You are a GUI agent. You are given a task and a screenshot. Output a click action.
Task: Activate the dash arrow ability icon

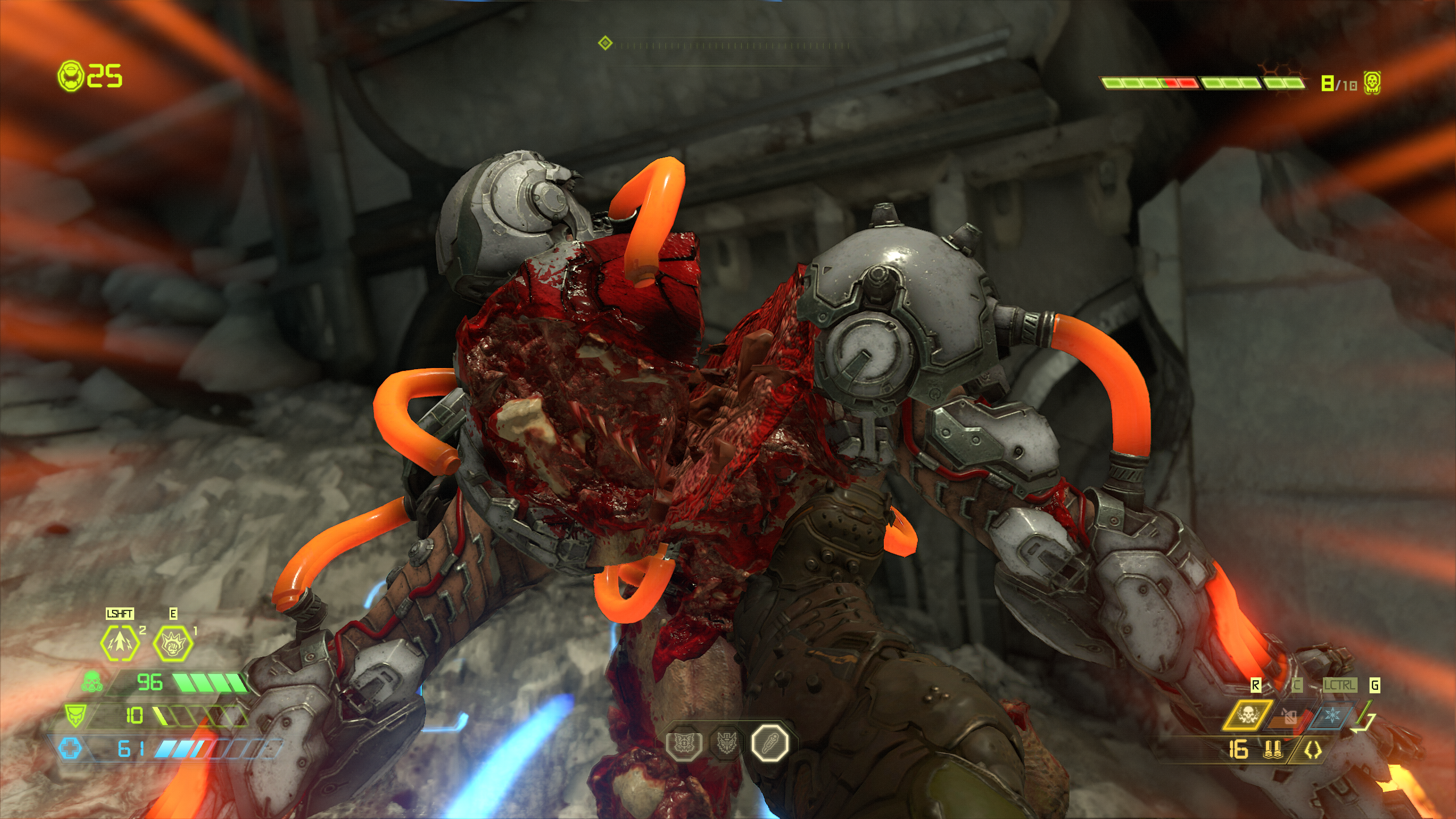[x=119, y=643]
